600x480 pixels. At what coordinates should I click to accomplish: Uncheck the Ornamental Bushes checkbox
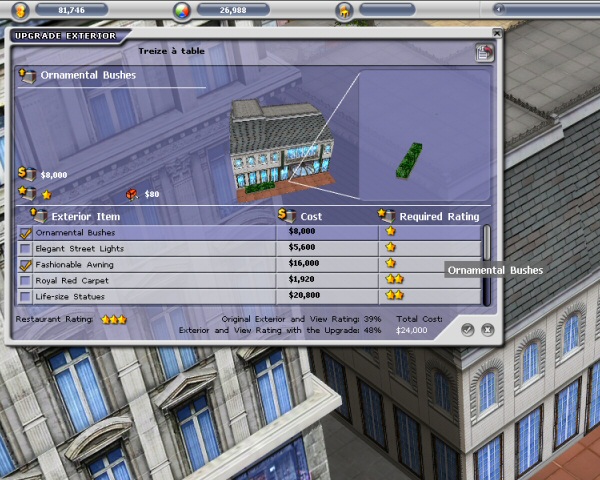(x=26, y=233)
